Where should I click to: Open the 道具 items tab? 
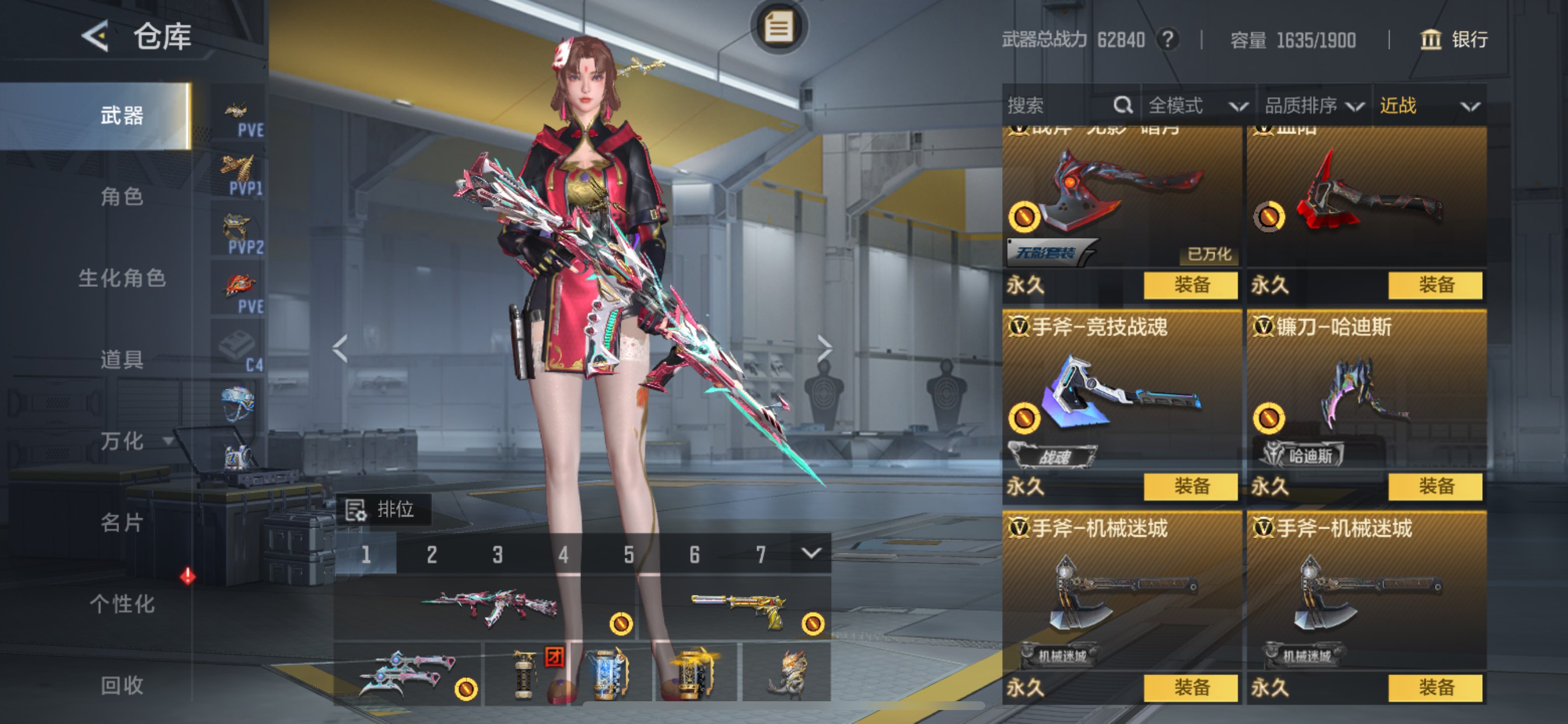(122, 360)
